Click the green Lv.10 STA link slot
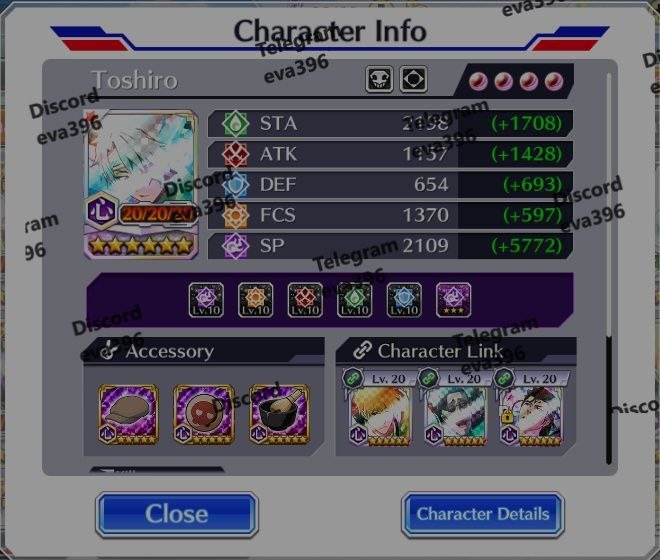The height and width of the screenshot is (560, 660). pyautogui.click(x=355, y=299)
